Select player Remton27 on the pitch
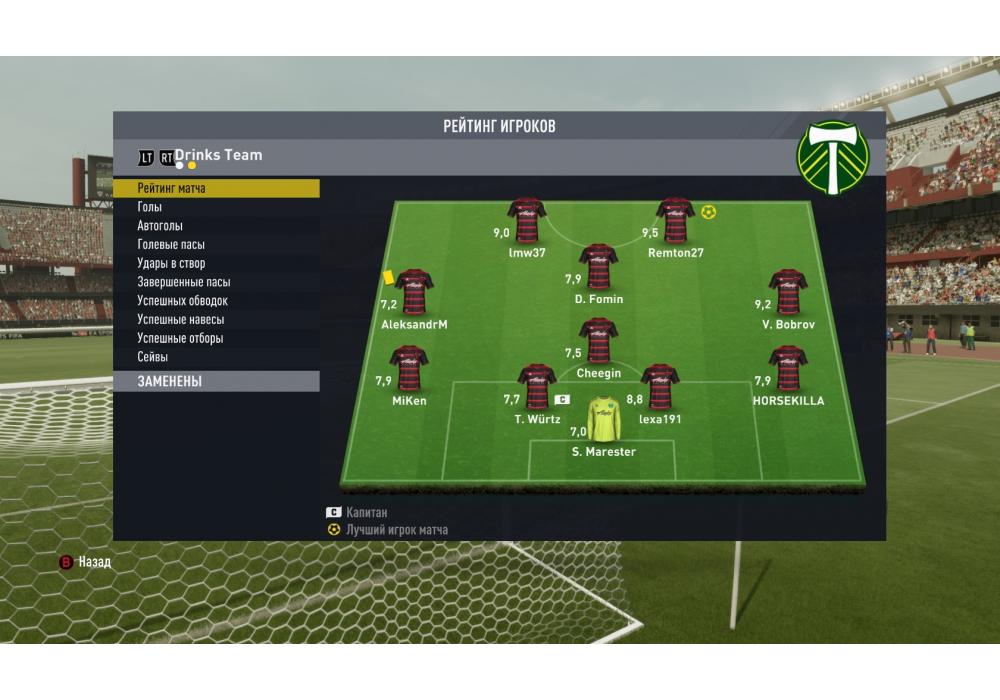The width and height of the screenshot is (1000, 700). [x=676, y=220]
